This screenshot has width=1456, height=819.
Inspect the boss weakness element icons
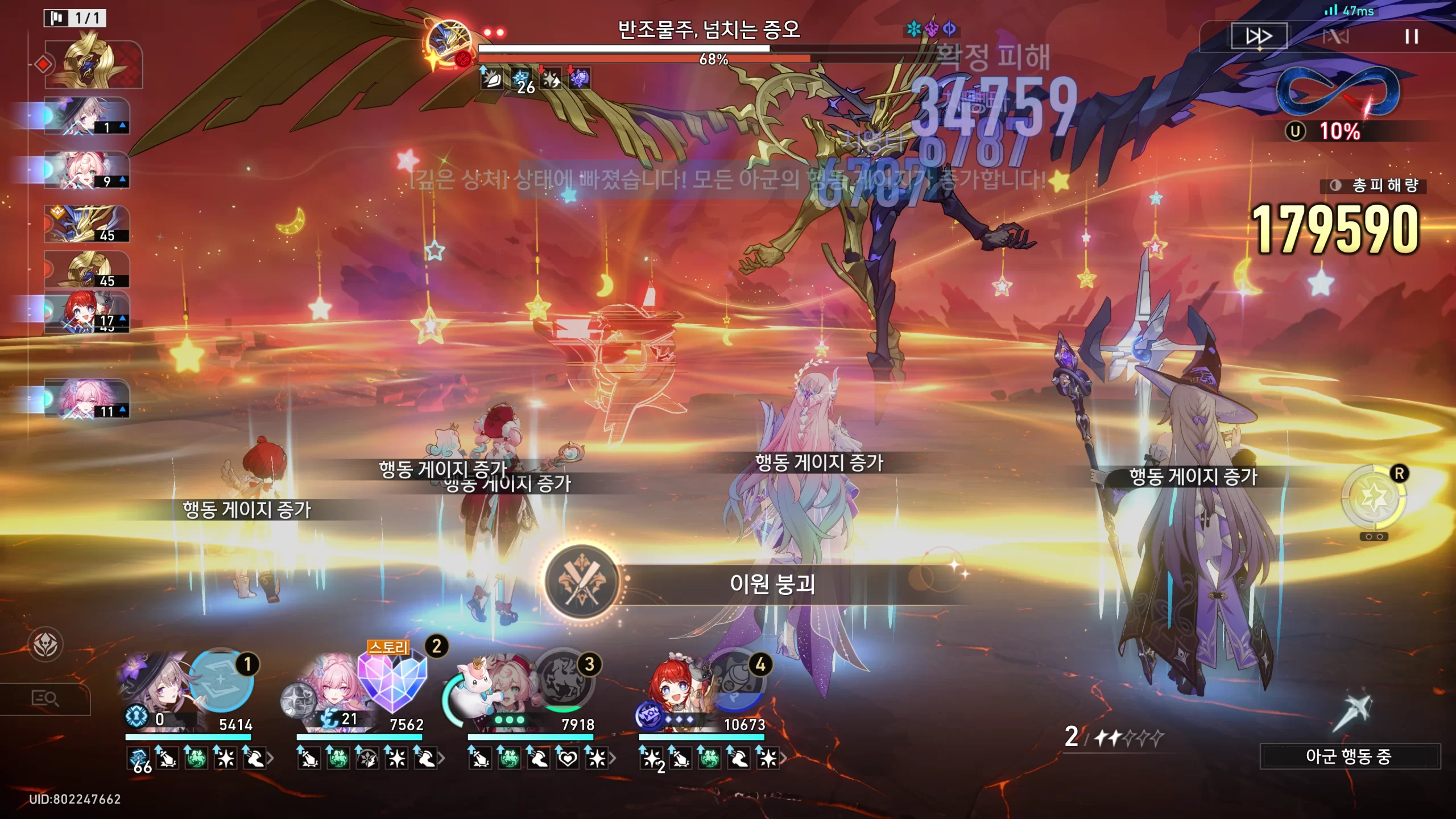coord(931,28)
